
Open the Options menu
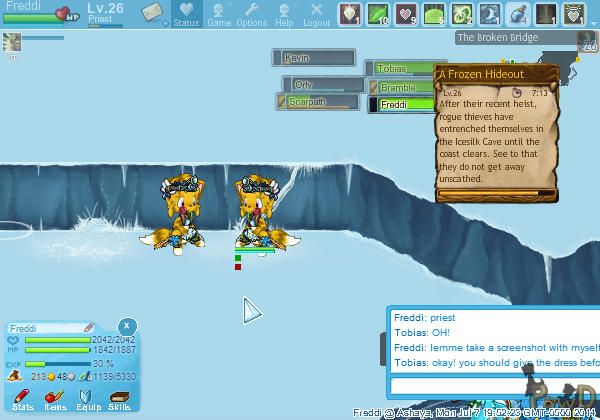pos(251,15)
